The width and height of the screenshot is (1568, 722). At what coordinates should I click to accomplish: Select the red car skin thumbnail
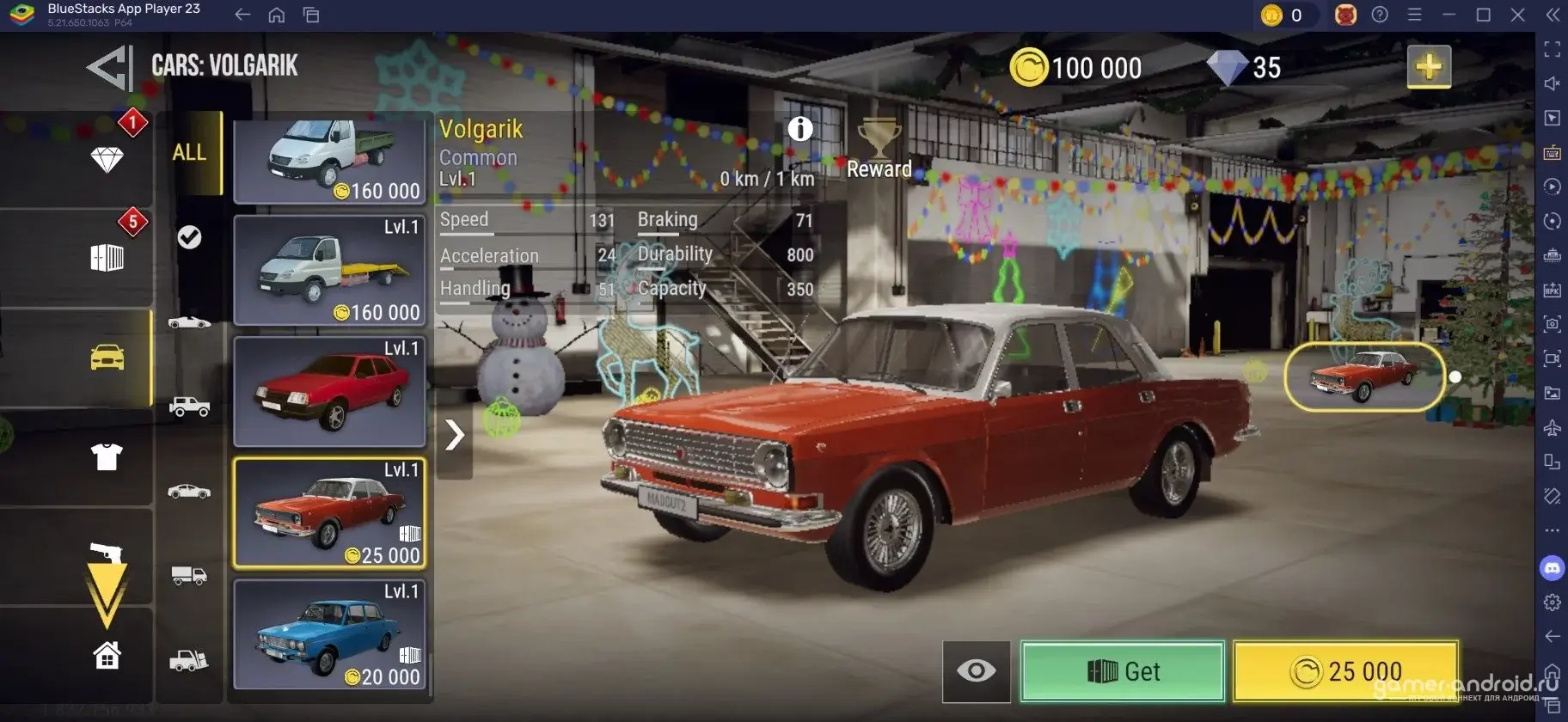point(1363,376)
